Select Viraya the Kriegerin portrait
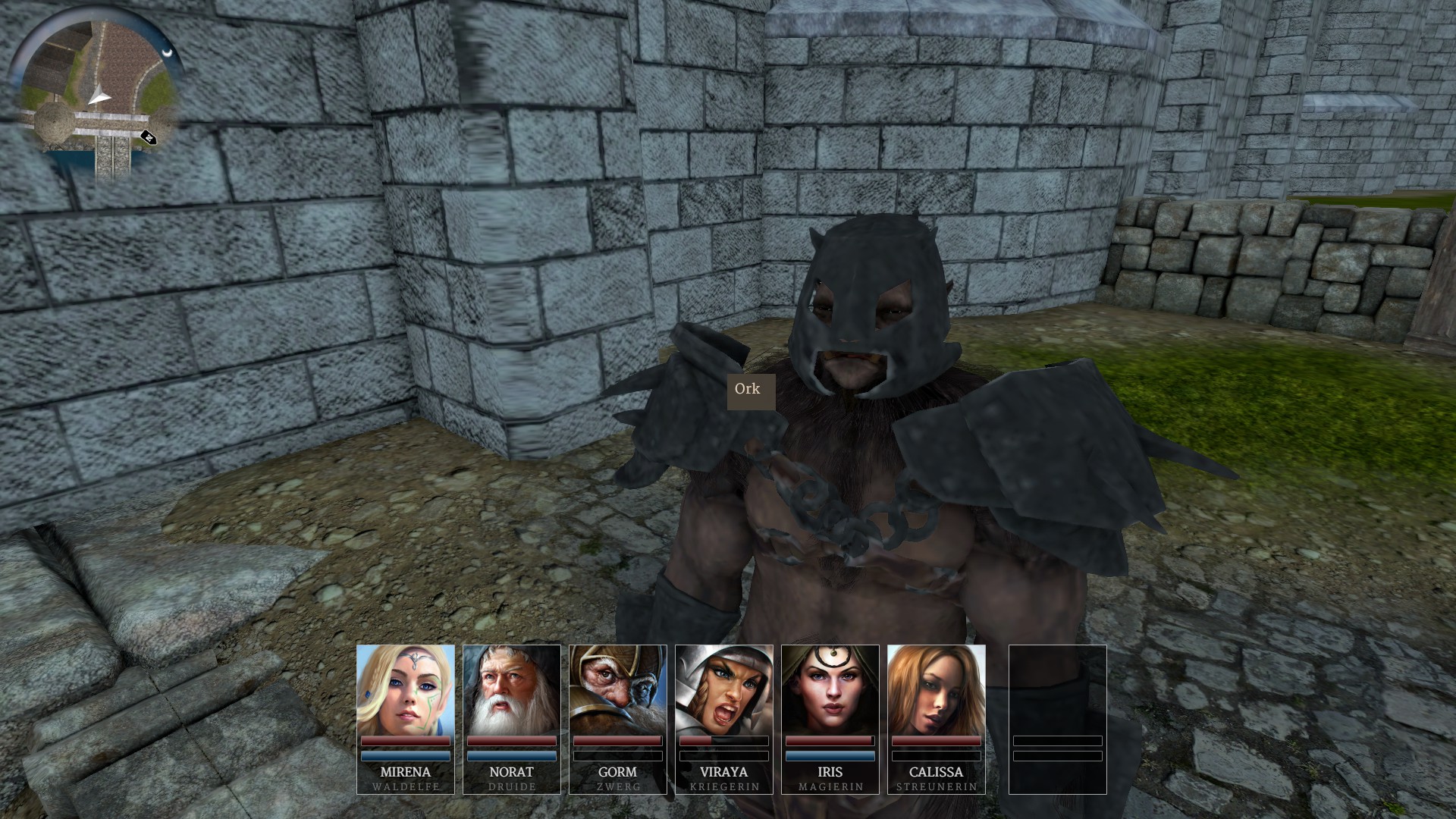Viewport: 1456px width, 819px height. 724,690
